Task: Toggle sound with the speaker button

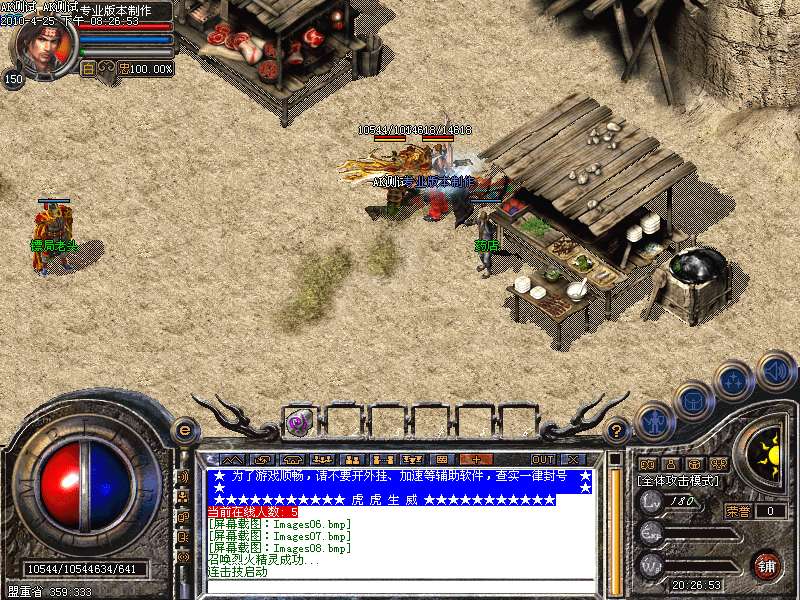Action: (775, 370)
